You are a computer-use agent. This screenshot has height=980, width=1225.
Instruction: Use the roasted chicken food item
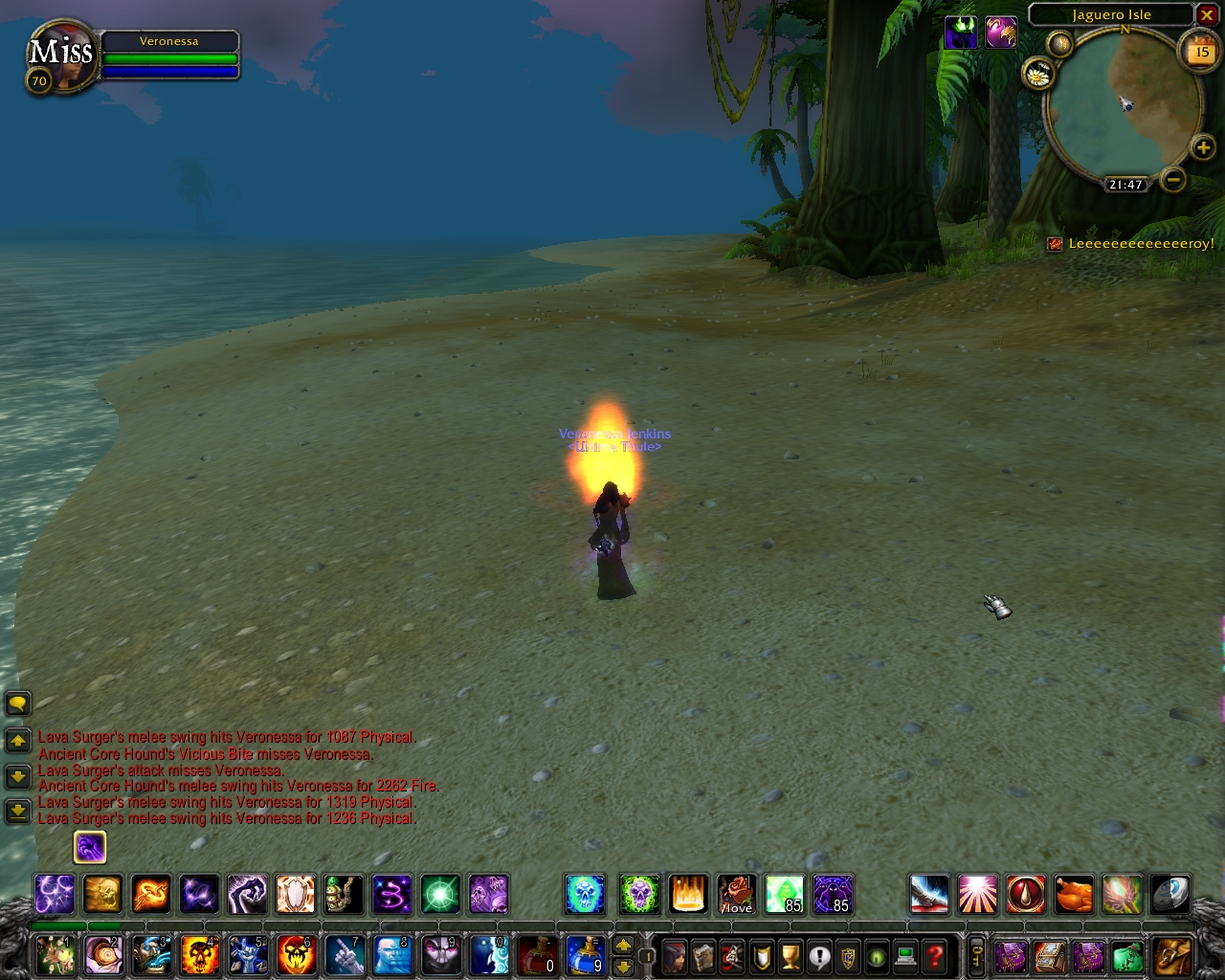[1074, 895]
